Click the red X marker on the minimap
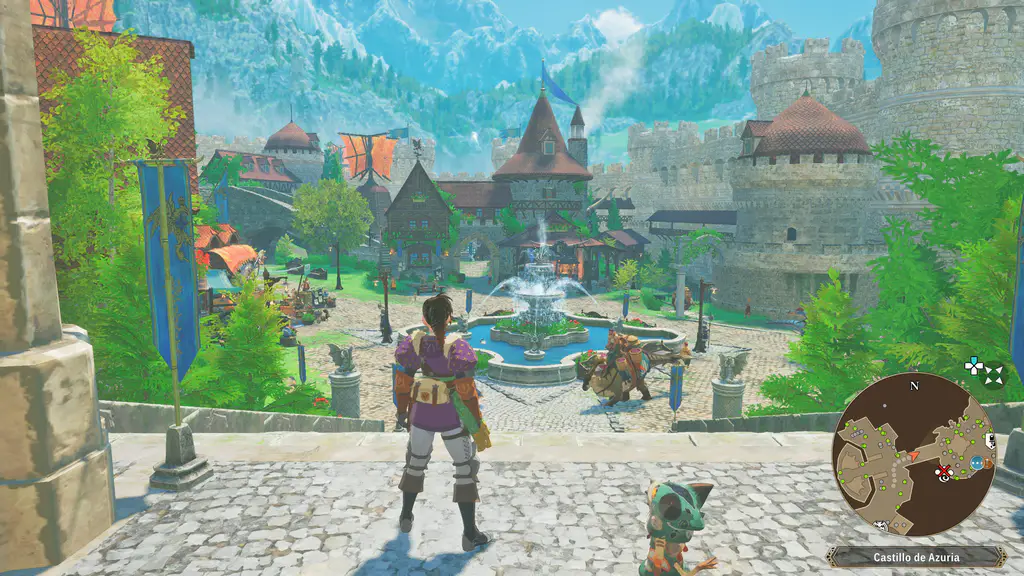 click(x=942, y=470)
